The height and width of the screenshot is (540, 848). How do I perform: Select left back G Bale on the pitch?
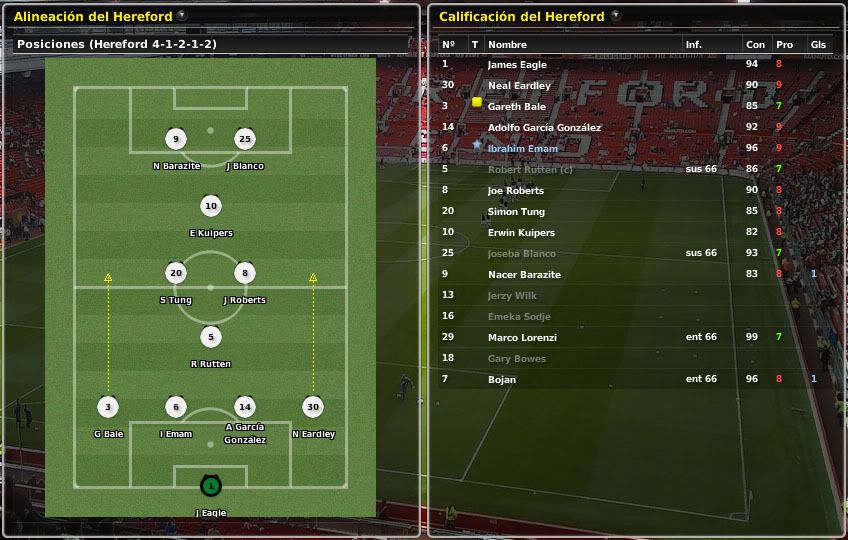point(108,407)
